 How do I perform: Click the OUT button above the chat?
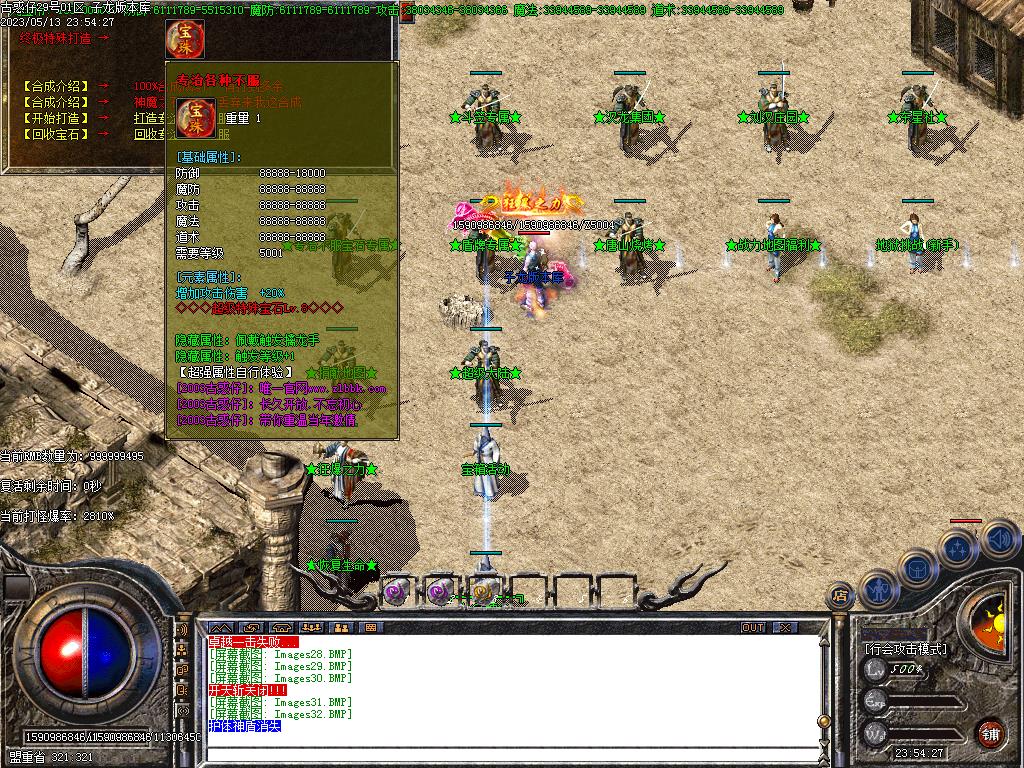[753, 627]
